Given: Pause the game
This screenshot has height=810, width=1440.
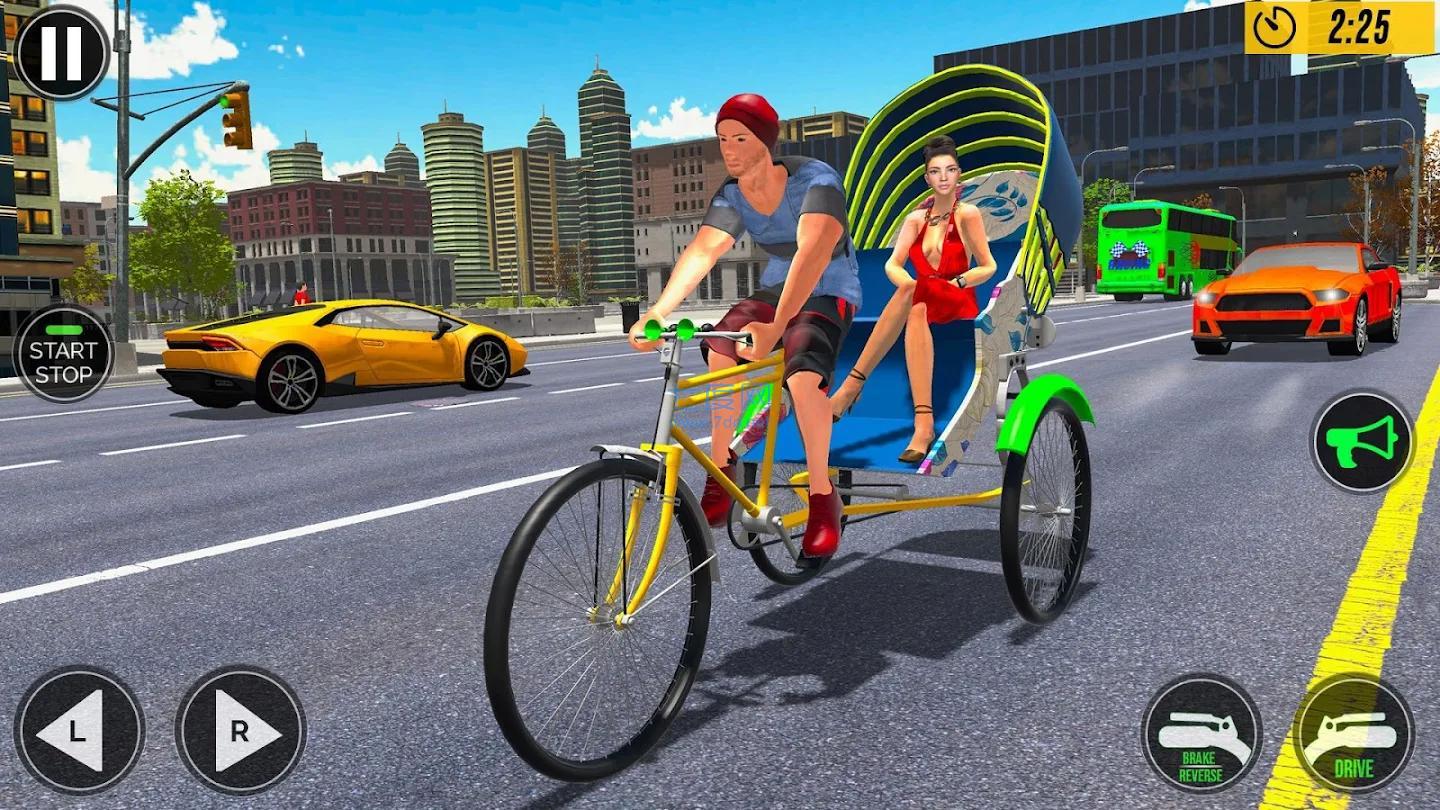Looking at the screenshot, I should click(60, 52).
